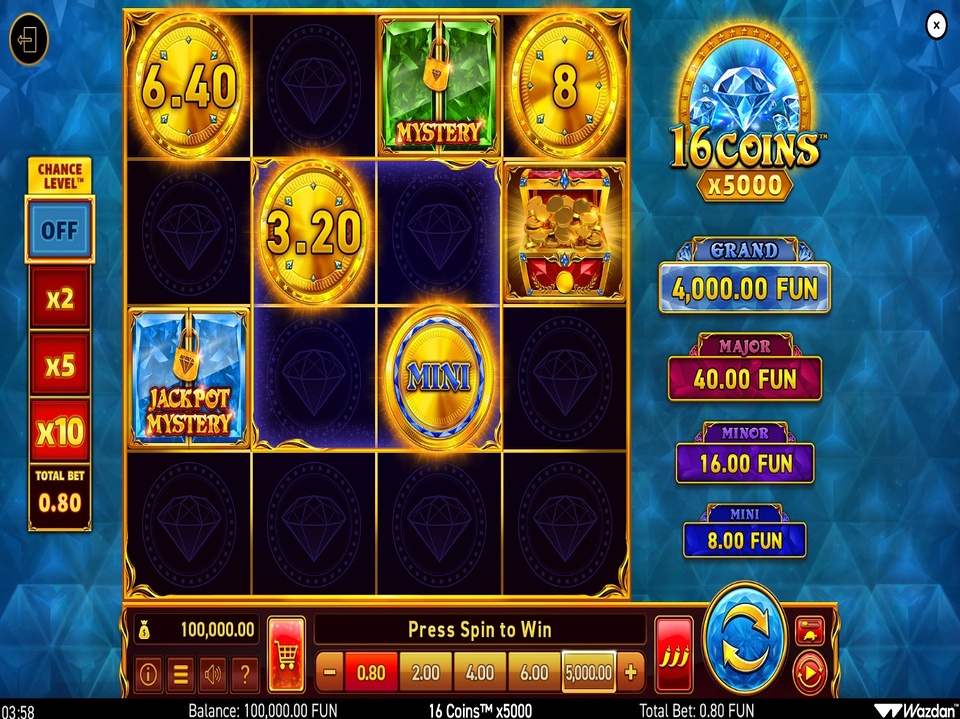
Task: Open the hamburger menu
Action: [x=181, y=675]
